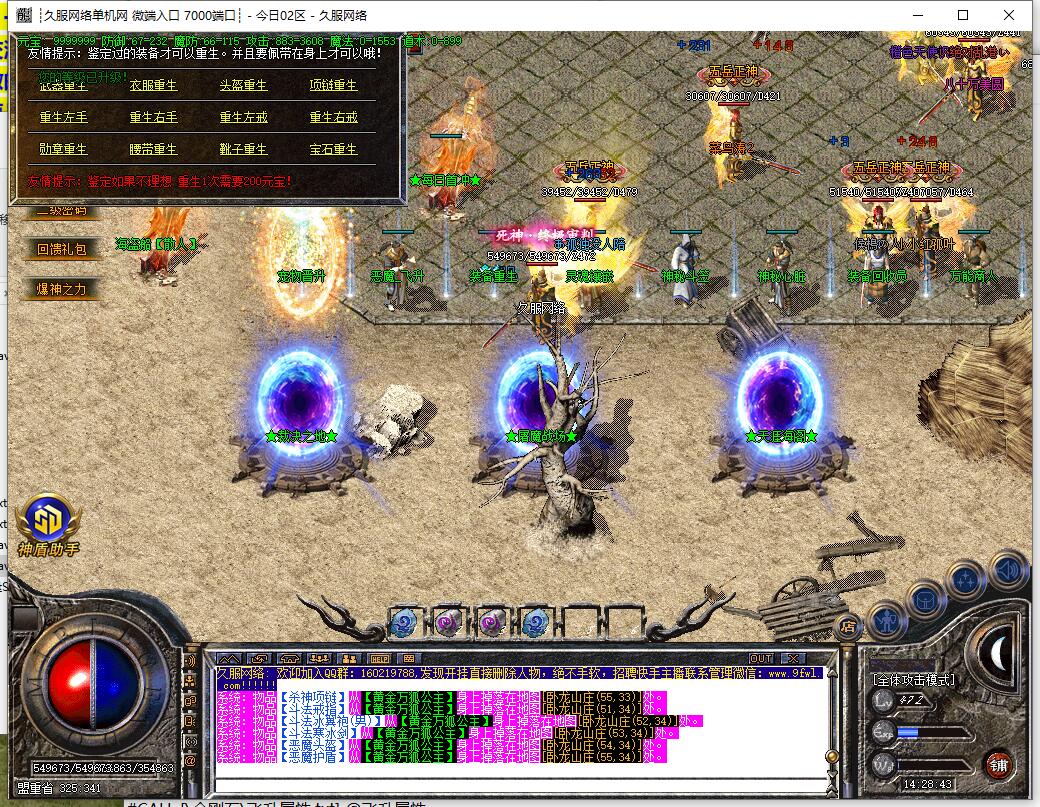This screenshot has width=1040, height=807.
Task: Choose the 头盔重生 option
Action: pos(243,86)
